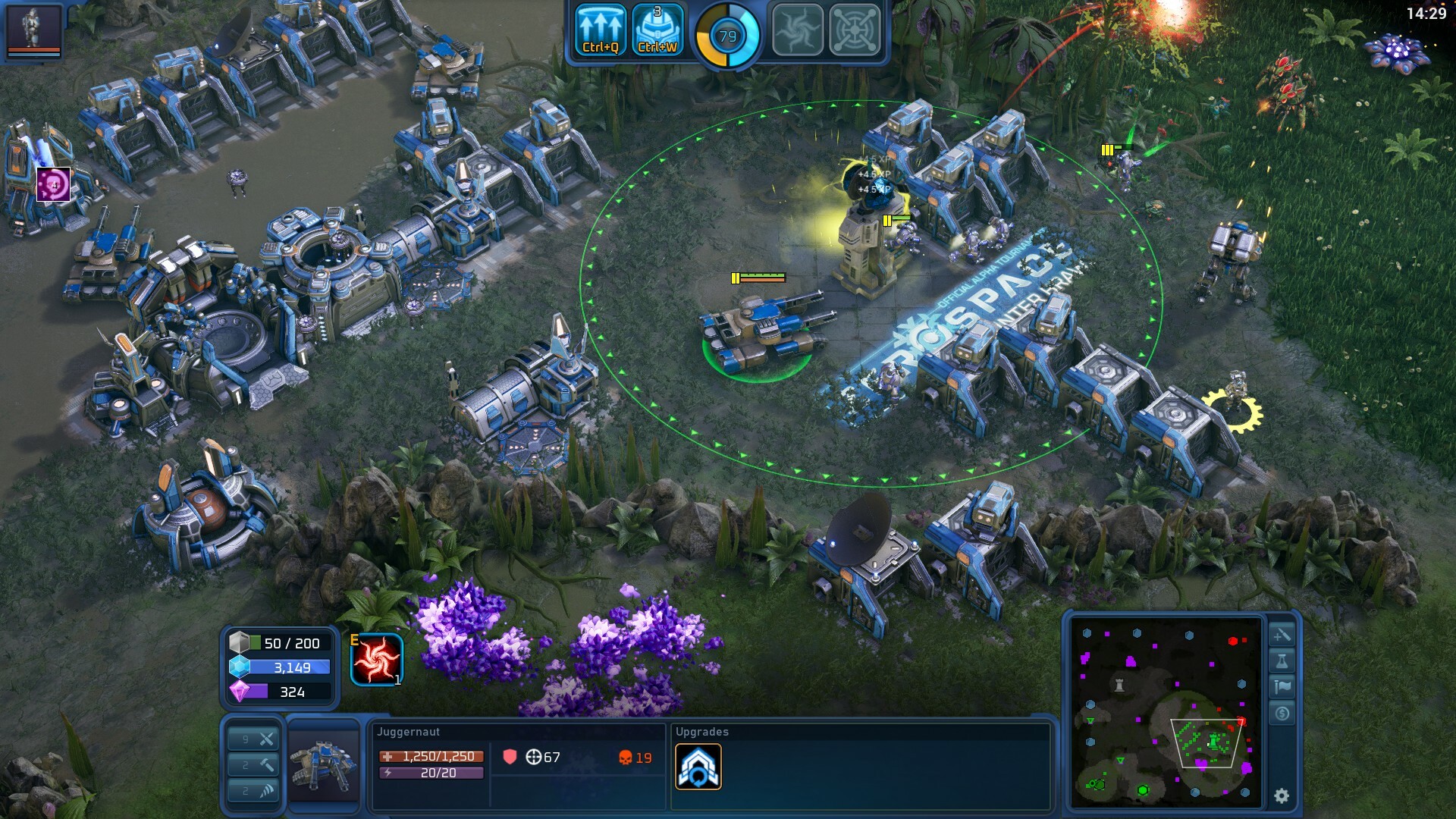Activate the Ctrl+Q upgrade arrows ability
The width and height of the screenshot is (1456, 819).
[x=599, y=30]
